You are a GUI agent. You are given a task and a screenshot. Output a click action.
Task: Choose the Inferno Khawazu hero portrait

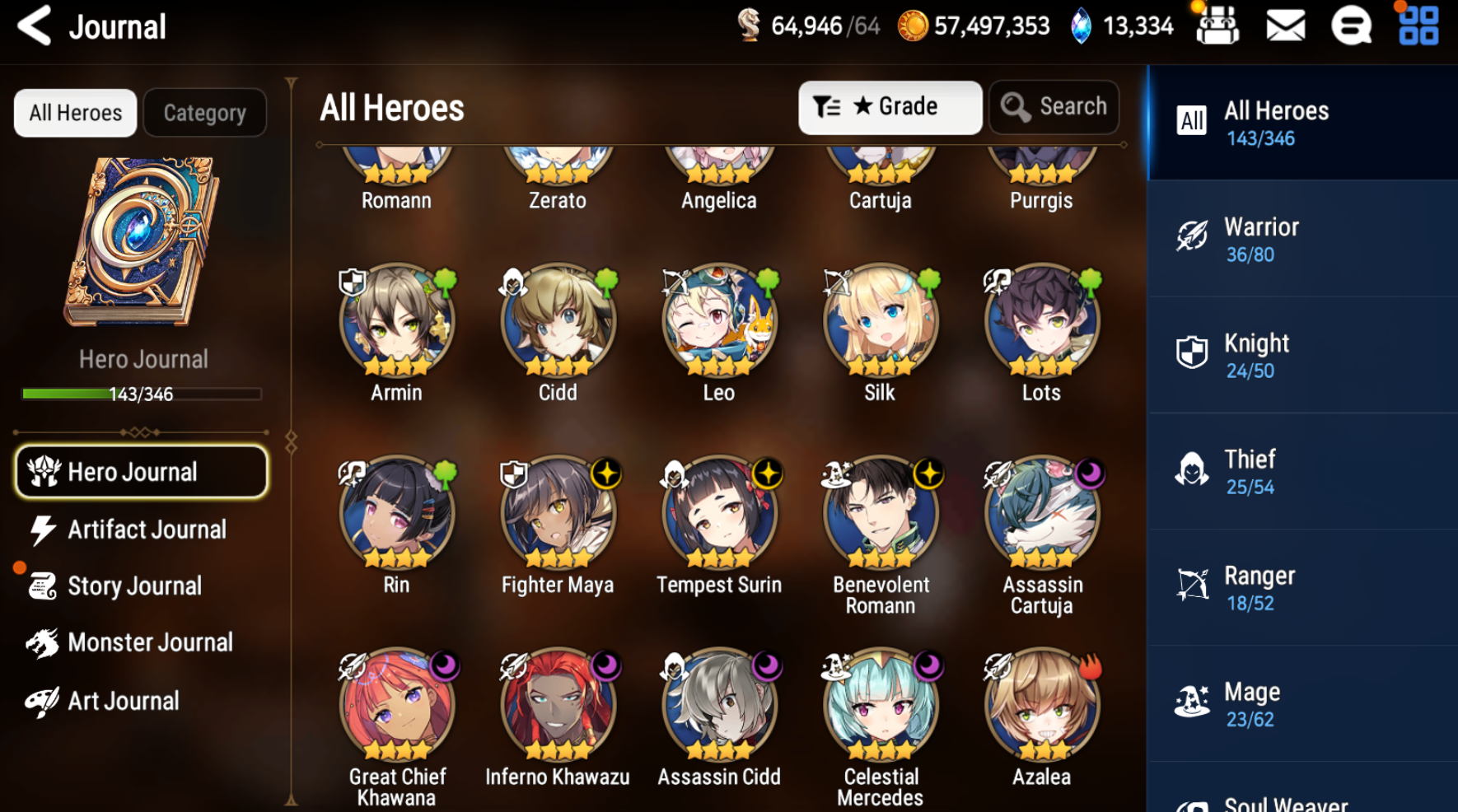point(558,704)
